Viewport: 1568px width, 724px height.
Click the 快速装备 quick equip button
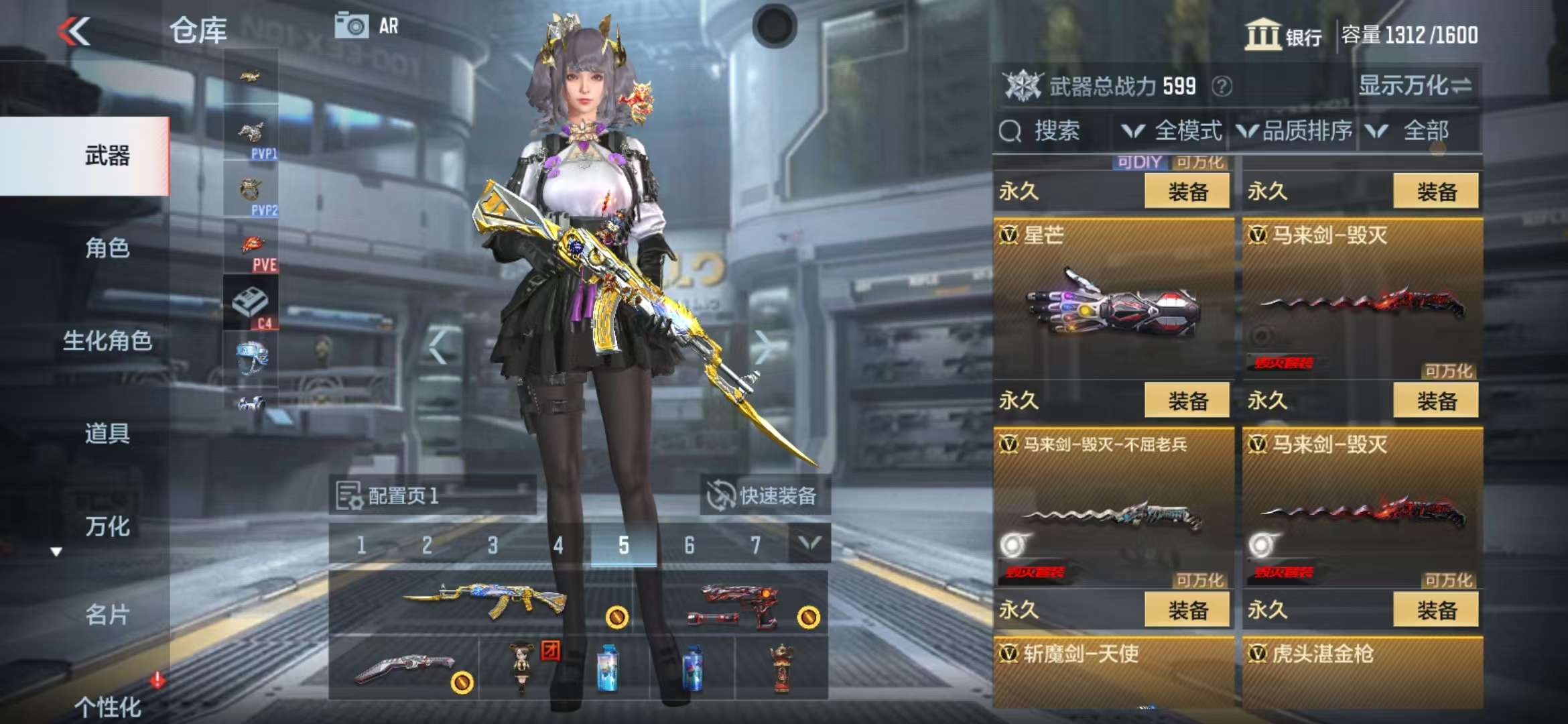click(763, 495)
